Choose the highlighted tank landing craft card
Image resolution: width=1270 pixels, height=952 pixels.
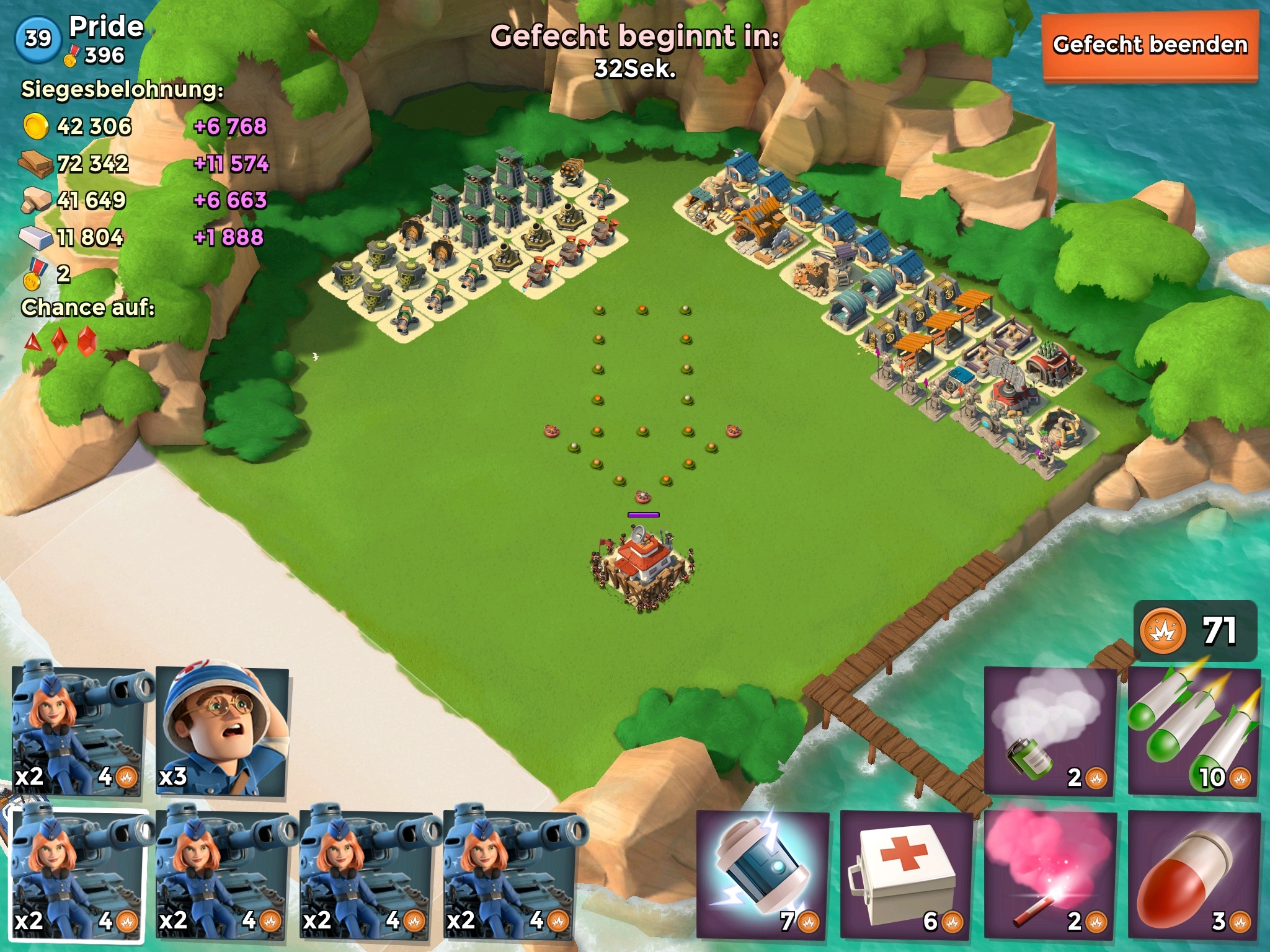(79, 875)
